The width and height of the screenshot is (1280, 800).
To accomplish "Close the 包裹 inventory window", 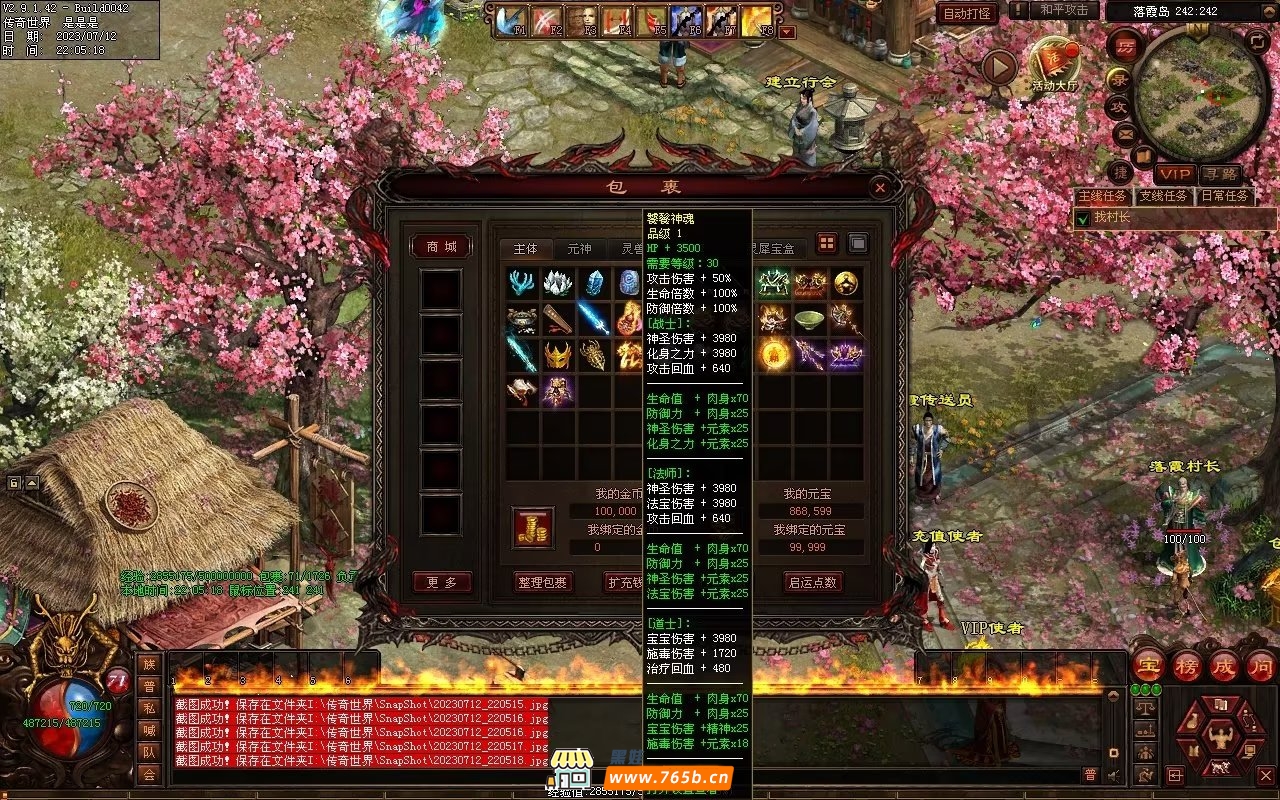I will [879, 187].
